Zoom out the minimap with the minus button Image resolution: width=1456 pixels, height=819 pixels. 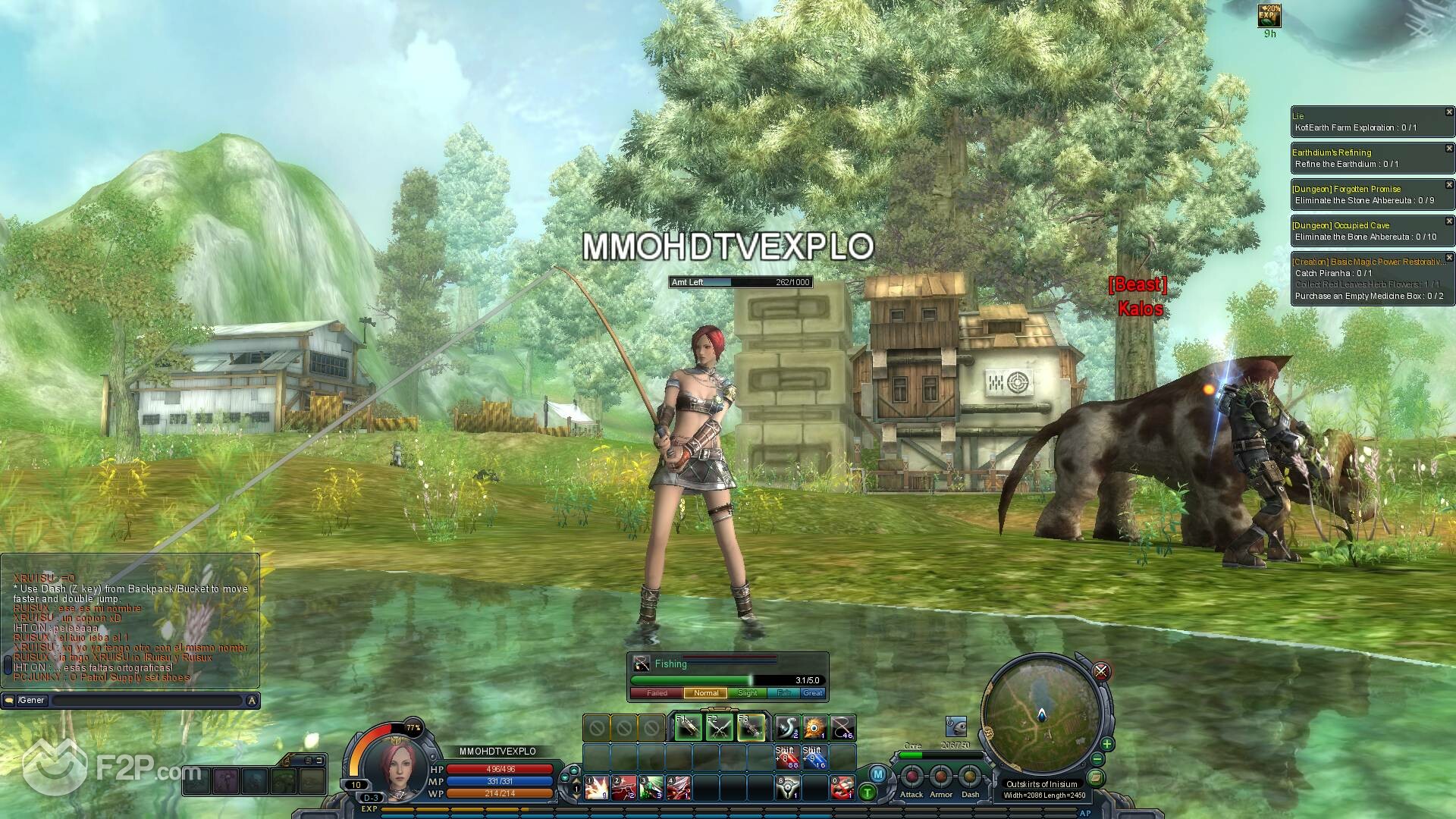(1097, 760)
